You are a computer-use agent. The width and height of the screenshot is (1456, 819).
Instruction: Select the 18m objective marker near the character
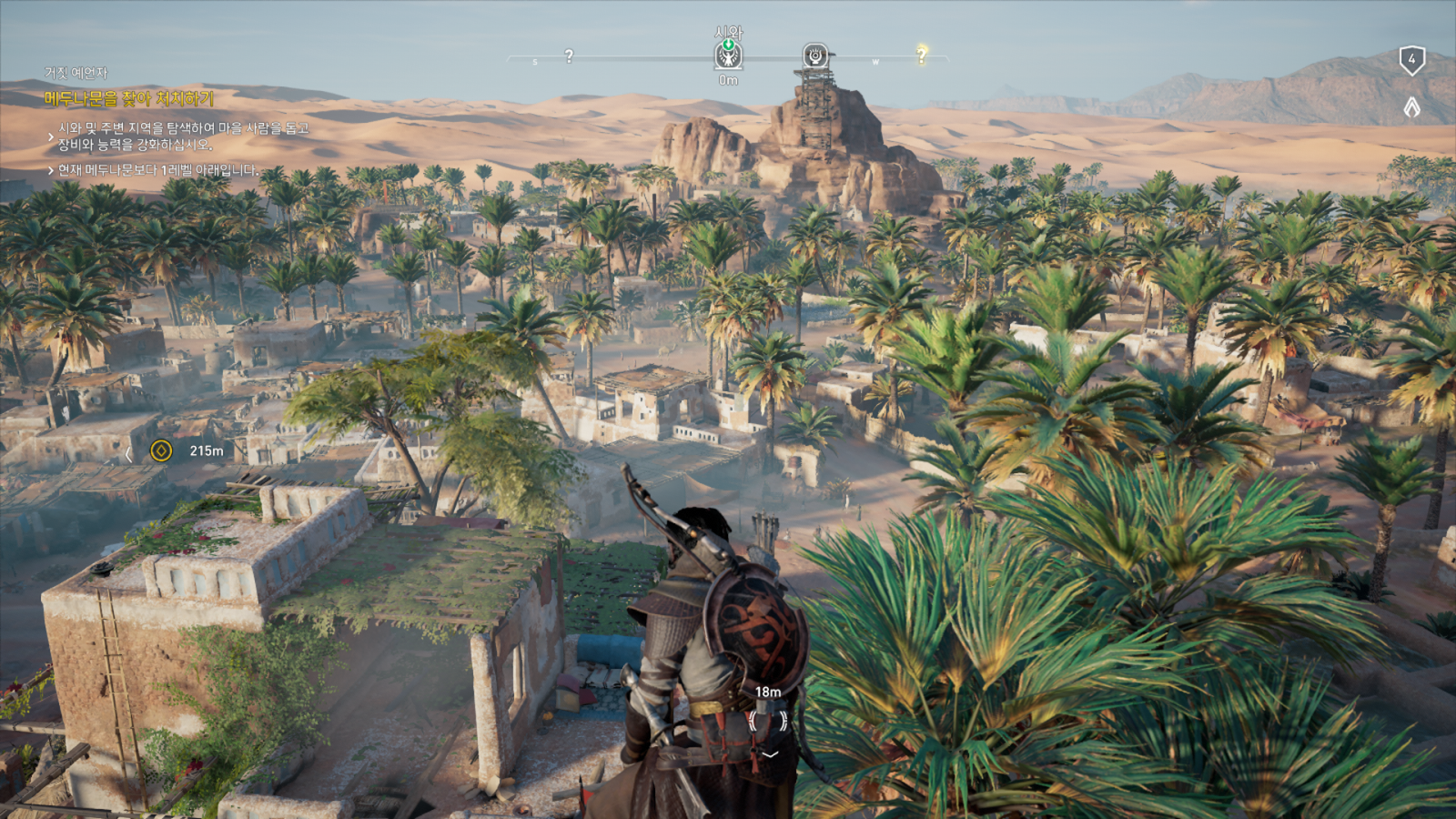point(768,720)
